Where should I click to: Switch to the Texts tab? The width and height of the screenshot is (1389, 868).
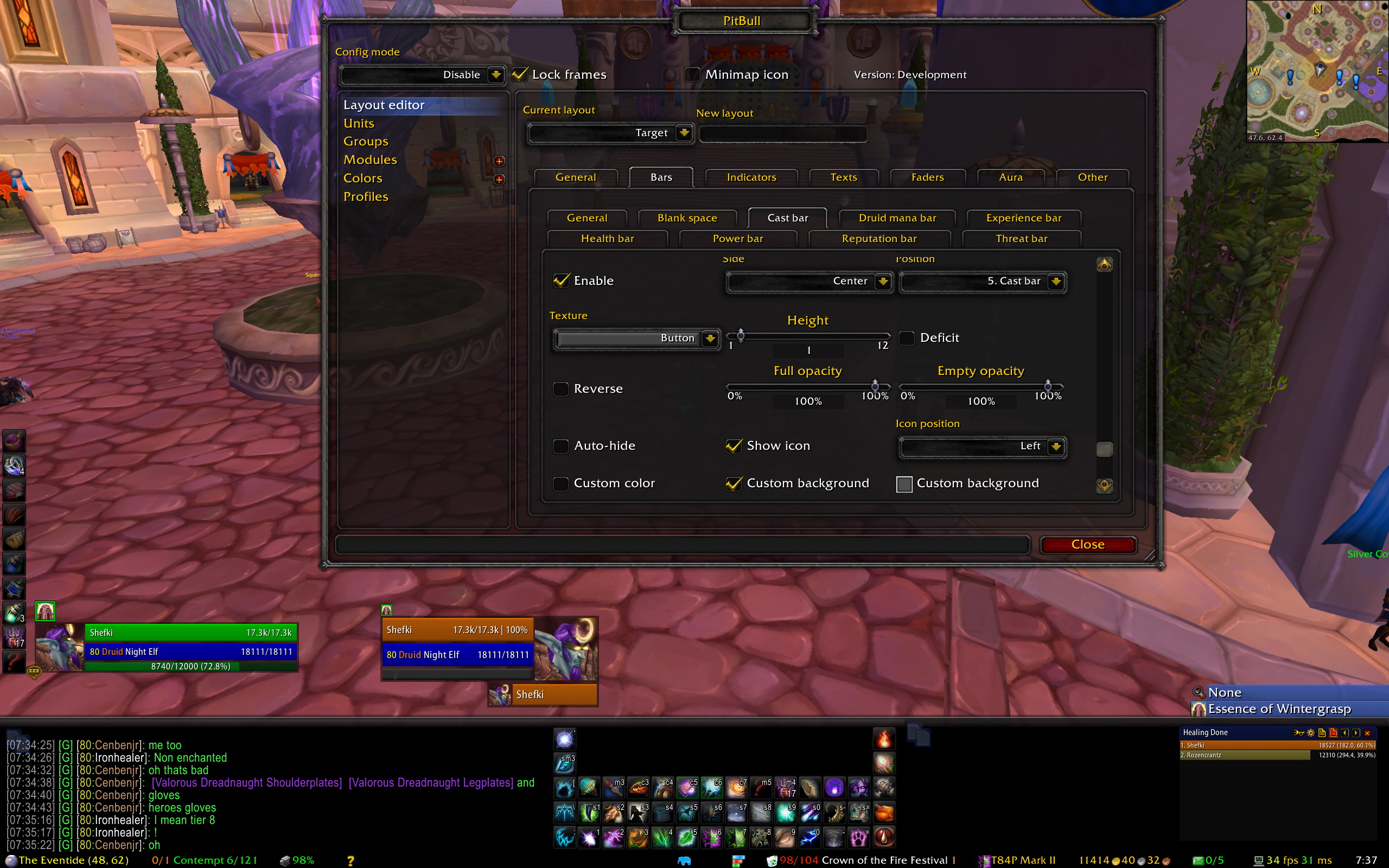[x=843, y=177]
